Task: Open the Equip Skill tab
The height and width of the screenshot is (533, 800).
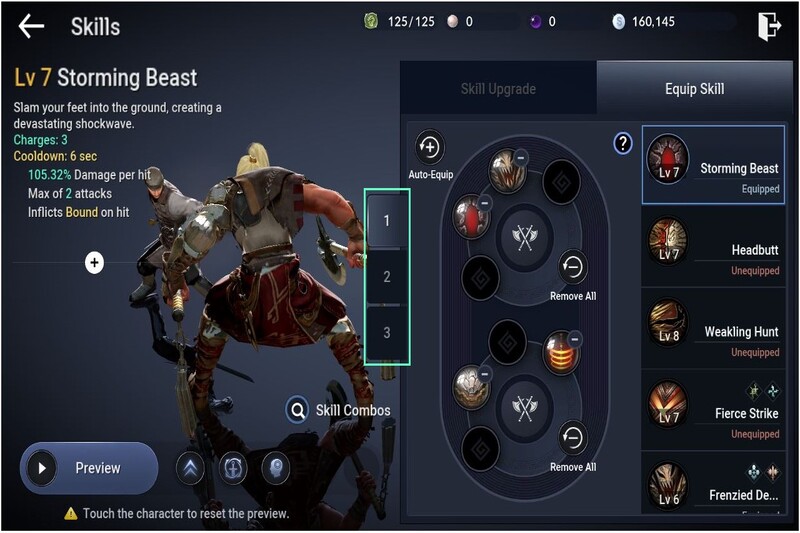Action: coord(694,89)
